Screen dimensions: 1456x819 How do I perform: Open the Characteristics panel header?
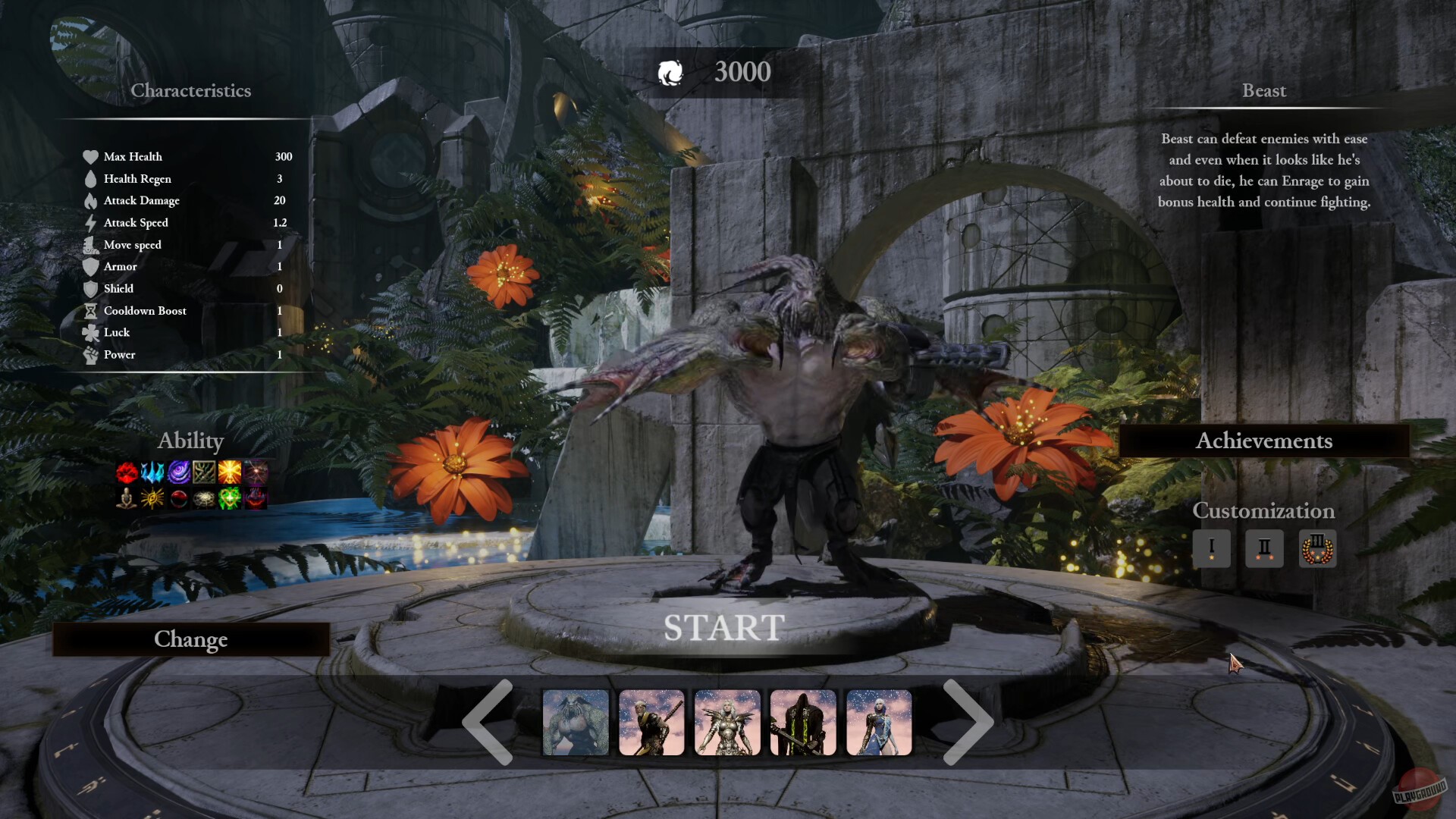(x=191, y=90)
